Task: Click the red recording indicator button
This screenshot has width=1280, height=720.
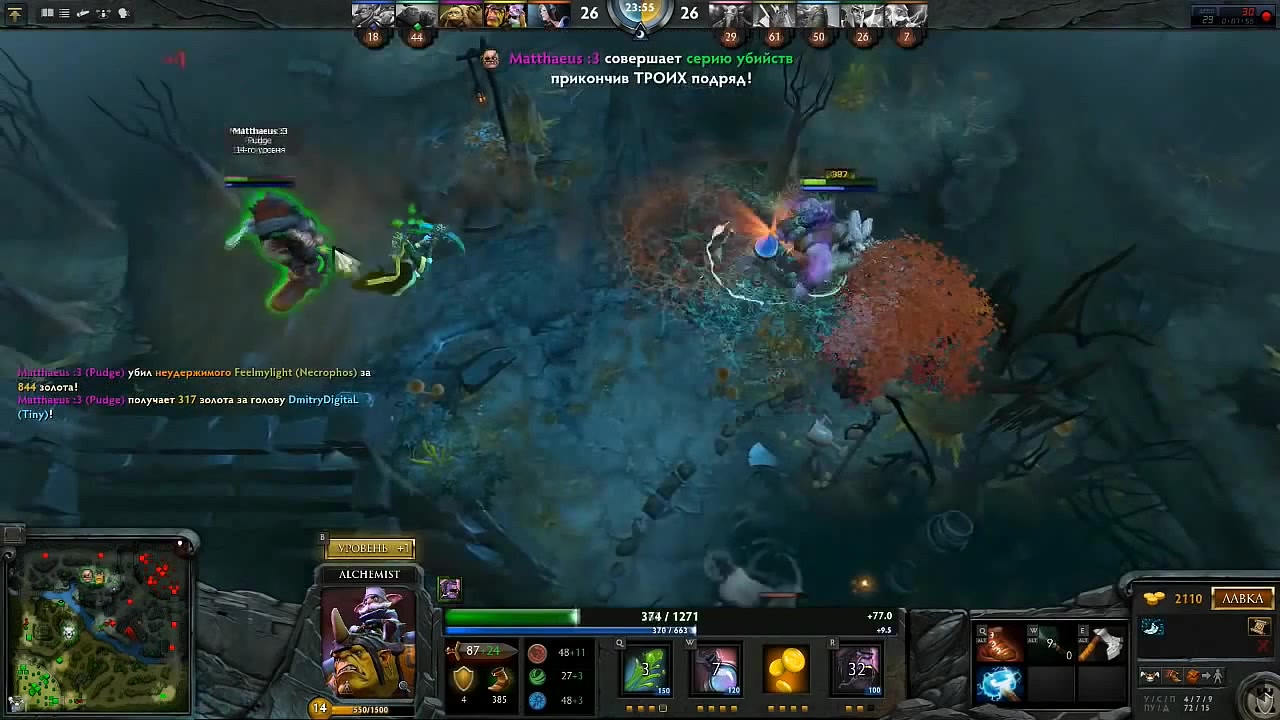Action: [x=1266, y=16]
